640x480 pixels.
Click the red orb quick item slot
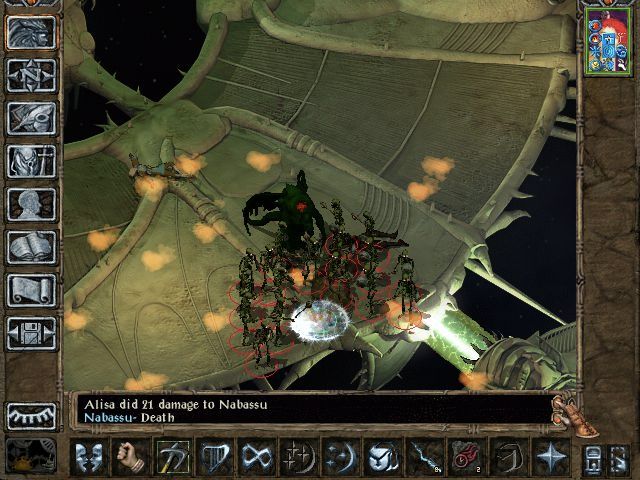(x=466, y=457)
